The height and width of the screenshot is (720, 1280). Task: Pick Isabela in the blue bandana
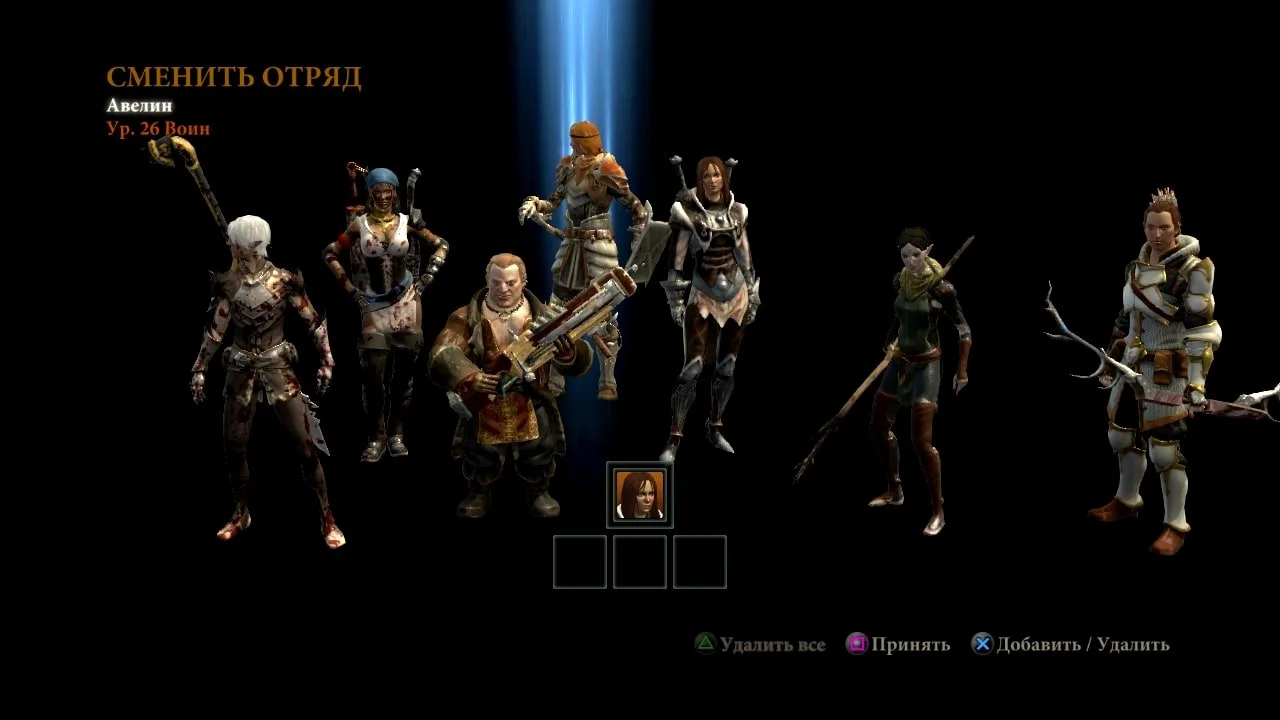(x=385, y=300)
